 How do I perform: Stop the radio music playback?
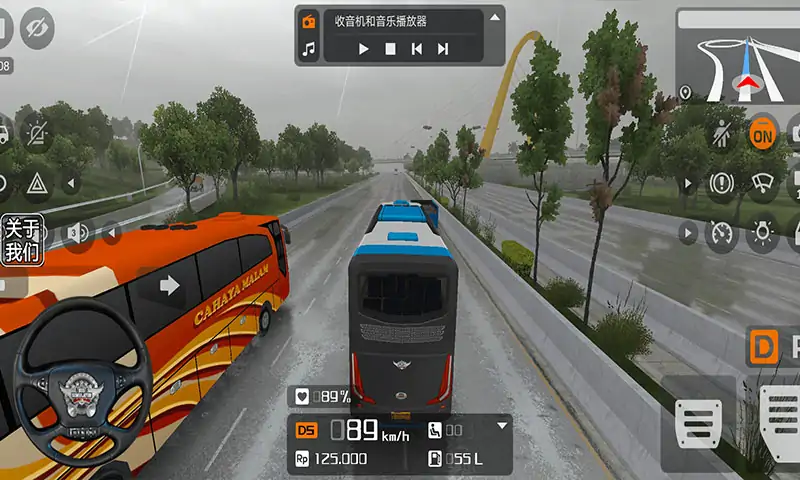click(390, 48)
